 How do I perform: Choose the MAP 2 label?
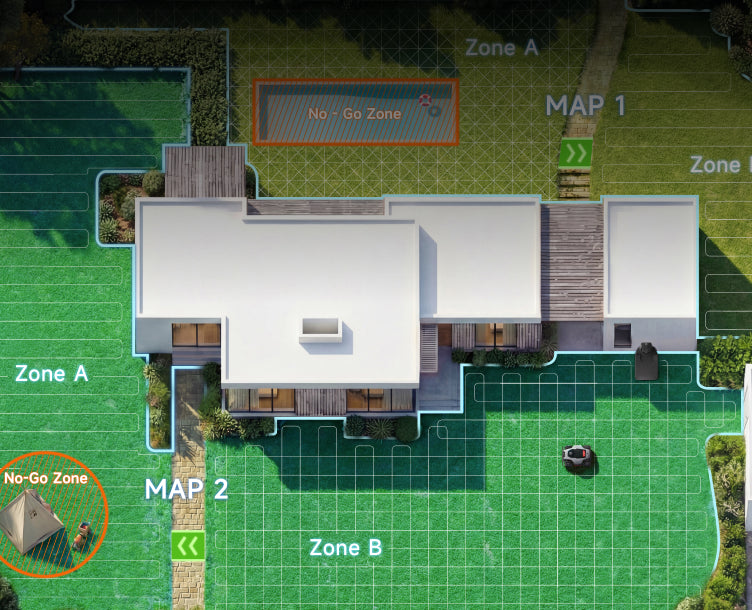point(187,490)
